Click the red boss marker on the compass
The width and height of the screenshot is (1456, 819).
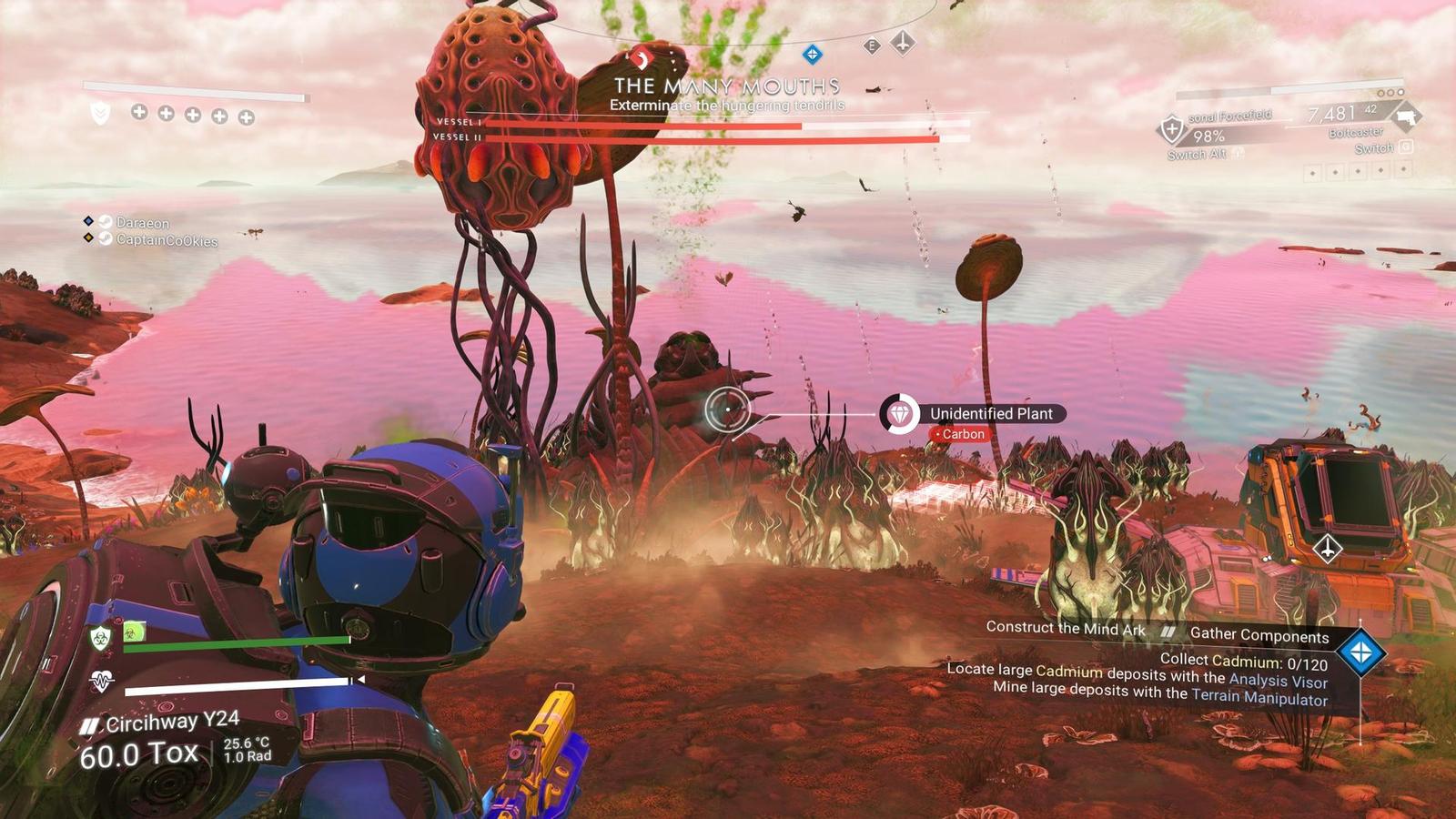[x=642, y=60]
